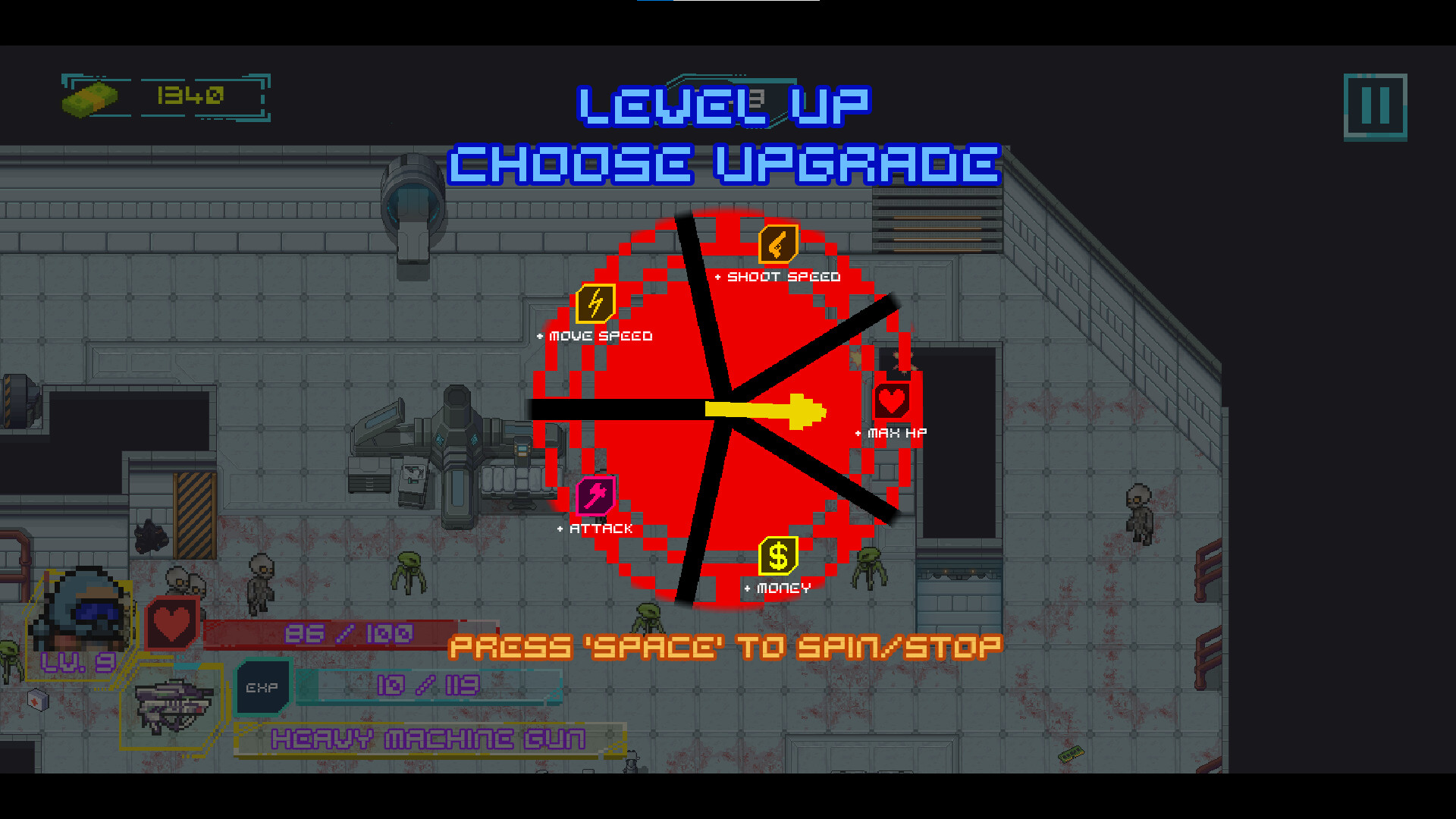
Task: Select the Money dollar icon on the wheel
Action: coord(777,554)
